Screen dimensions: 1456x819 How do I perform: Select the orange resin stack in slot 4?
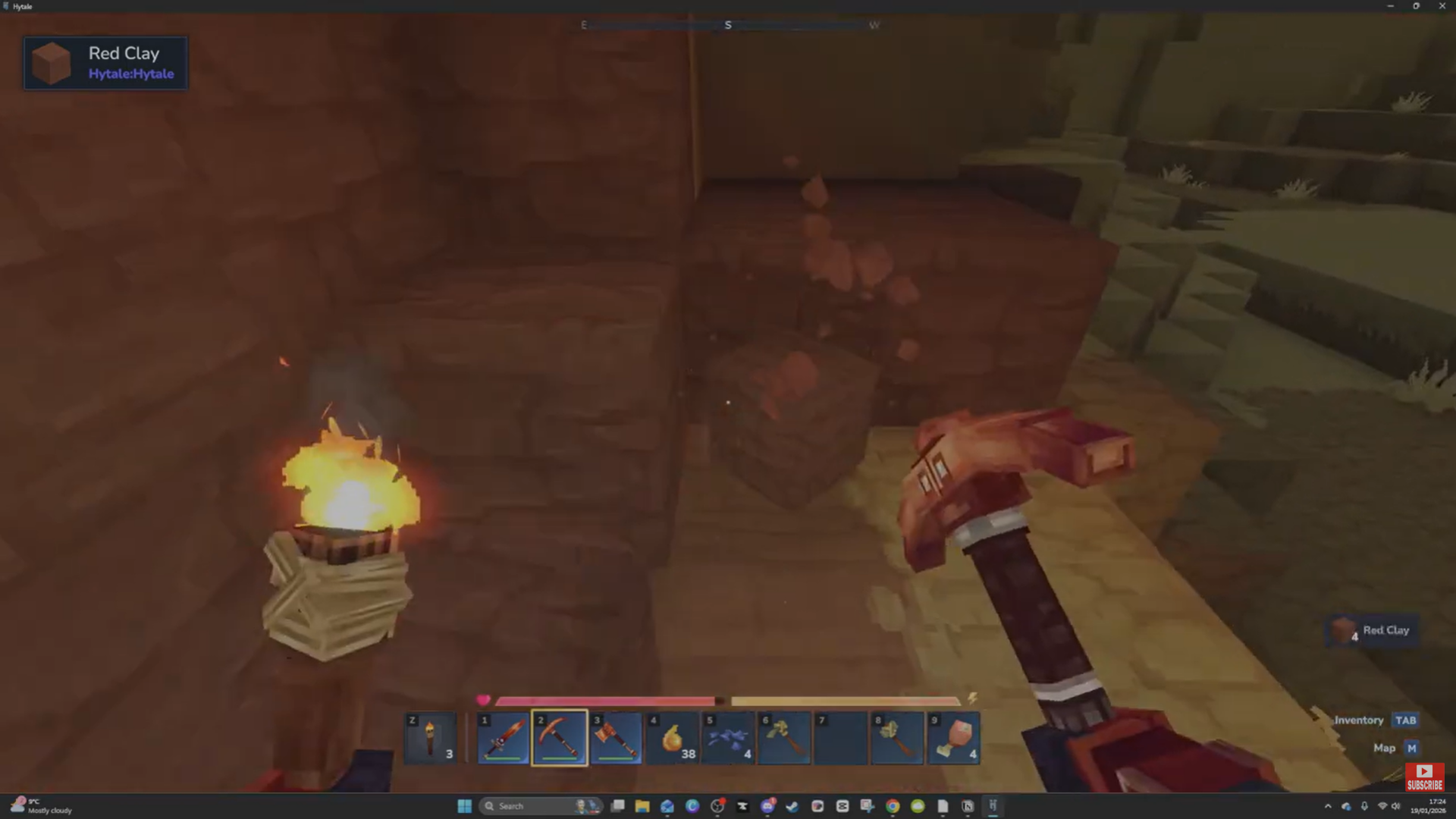673,737
